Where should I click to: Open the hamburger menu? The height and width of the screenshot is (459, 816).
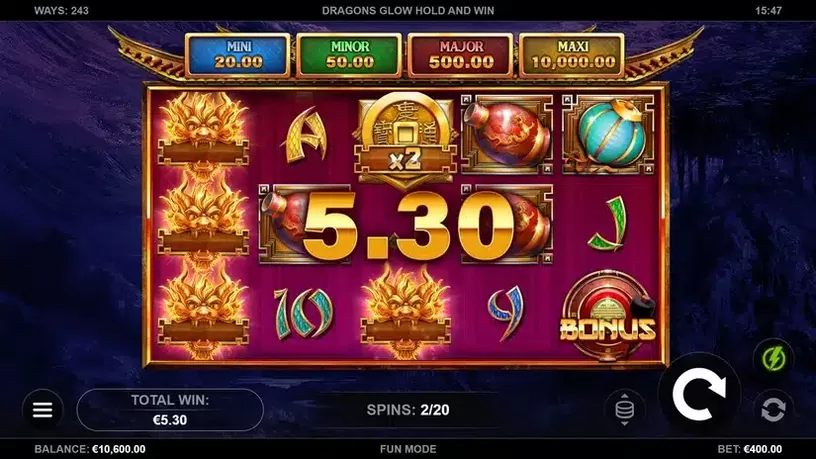pyautogui.click(x=42, y=410)
